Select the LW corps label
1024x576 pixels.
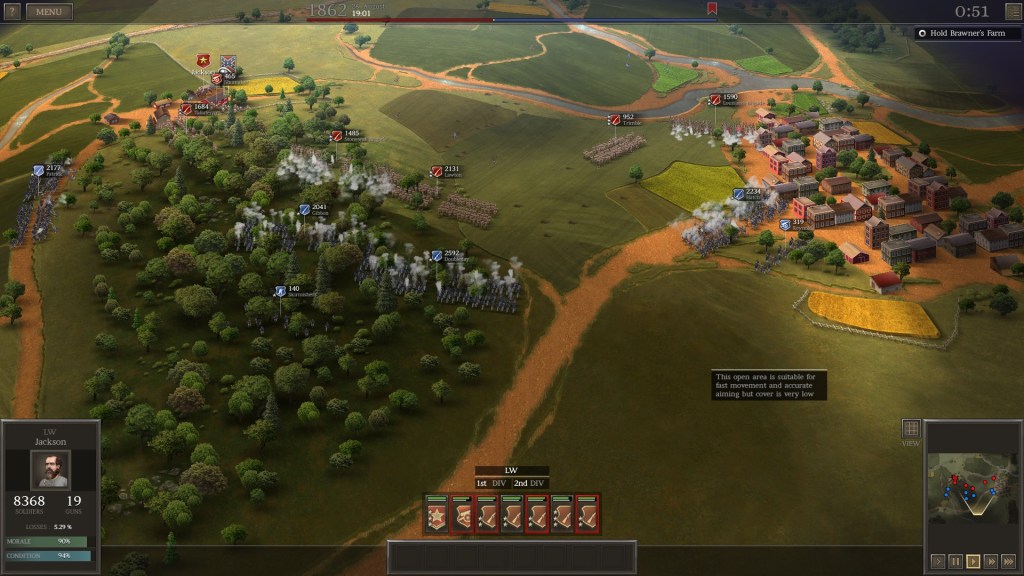[511, 470]
